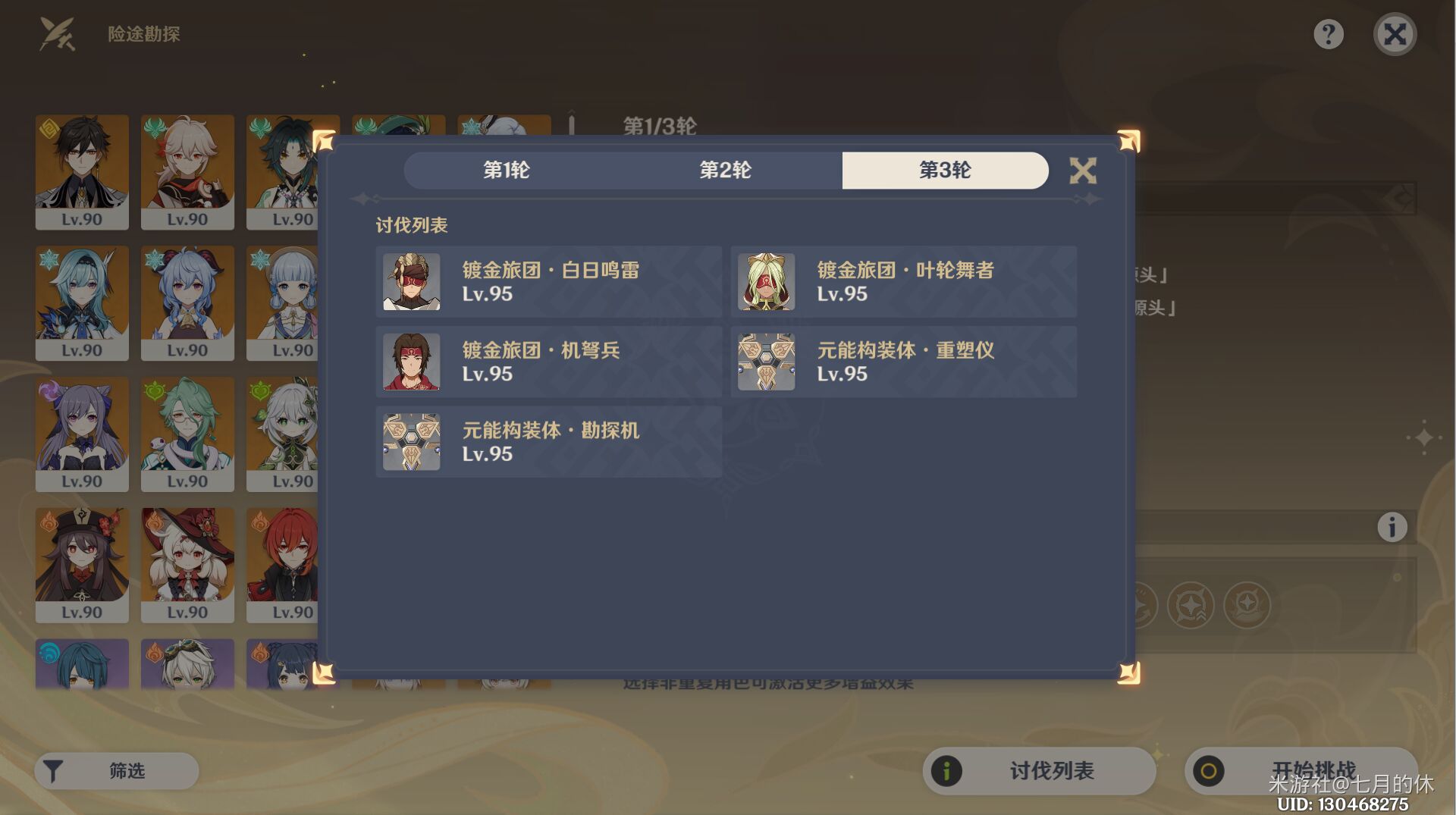Select the Baizhu character card
The image size is (1456, 815).
(x=187, y=434)
